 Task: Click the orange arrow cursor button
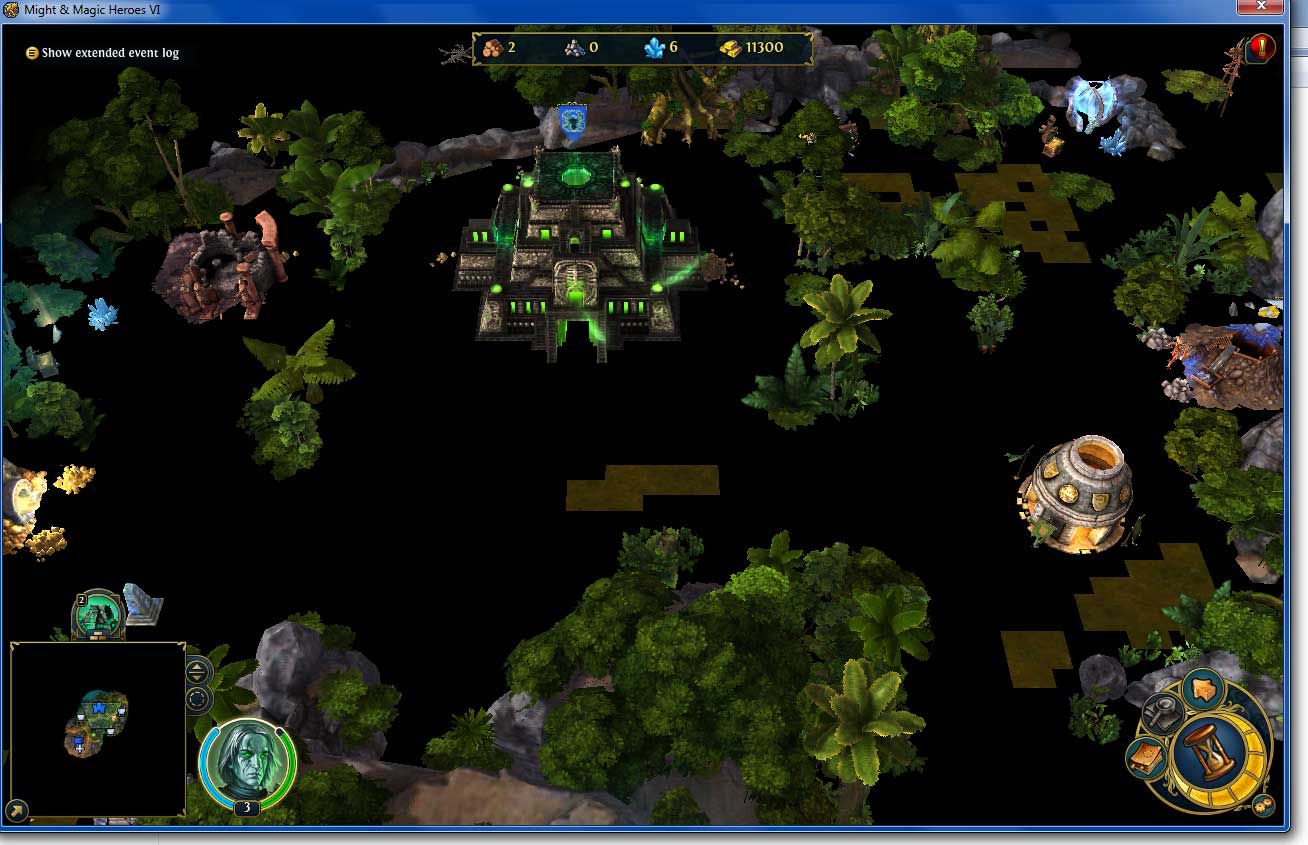pos(1204,690)
